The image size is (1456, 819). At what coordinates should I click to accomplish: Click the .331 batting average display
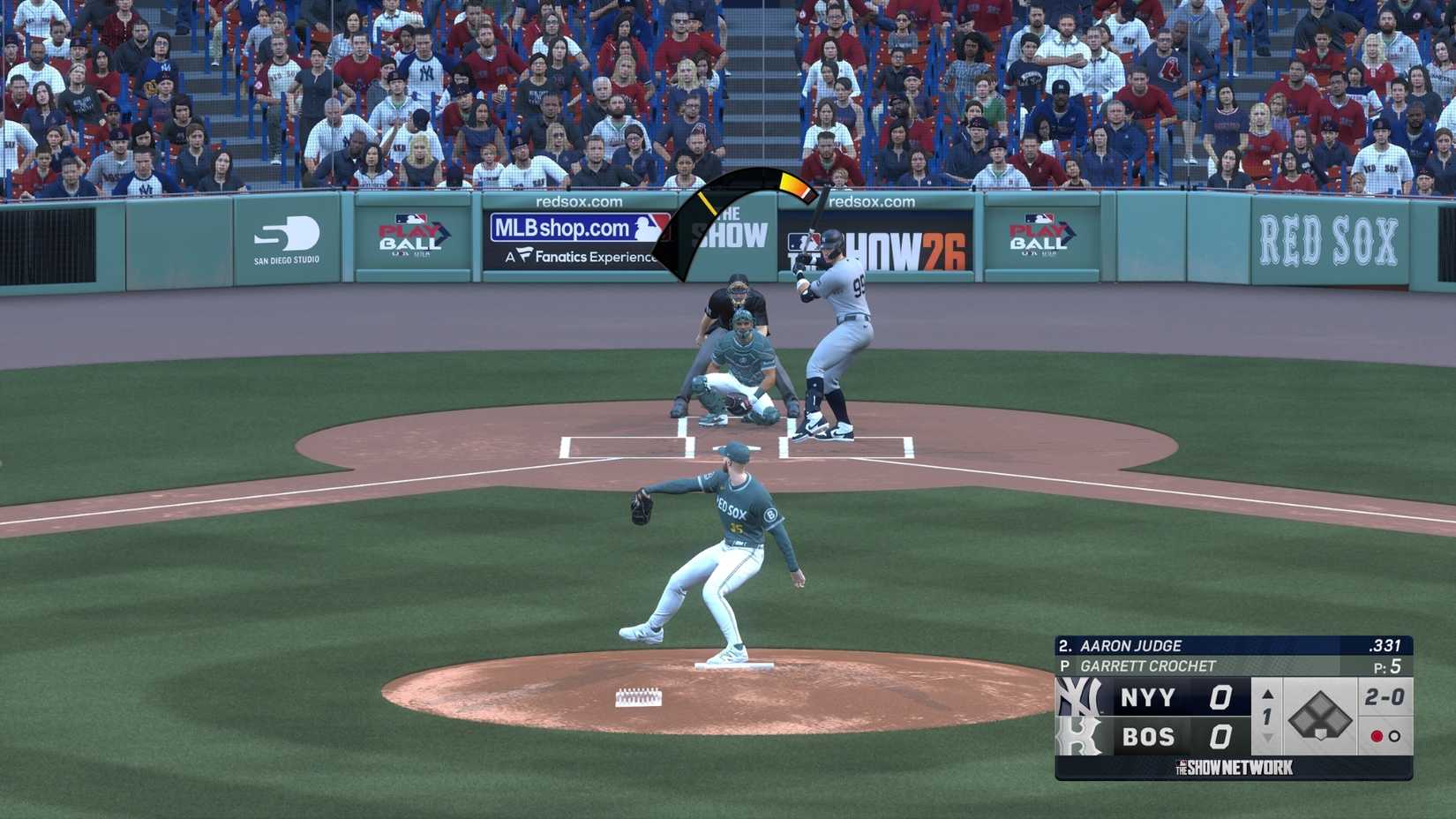[1387, 645]
